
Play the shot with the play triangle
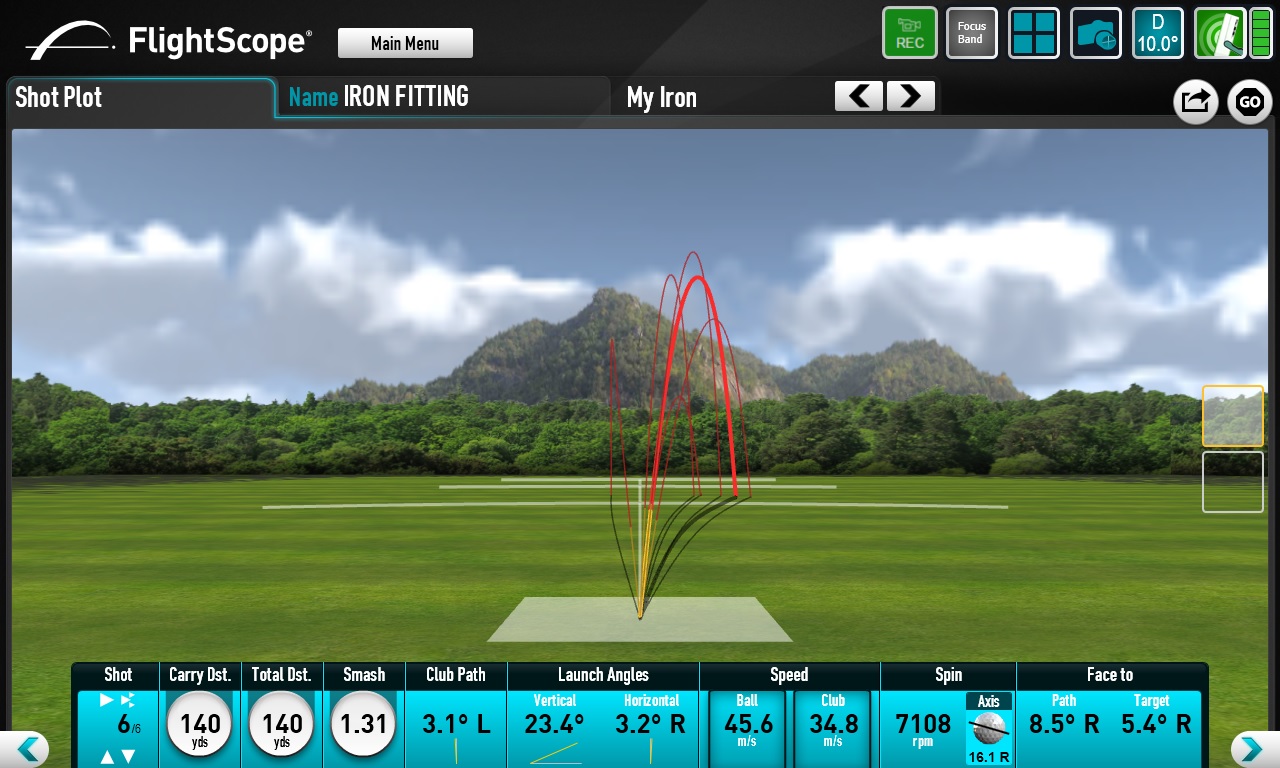pyautogui.click(x=107, y=700)
